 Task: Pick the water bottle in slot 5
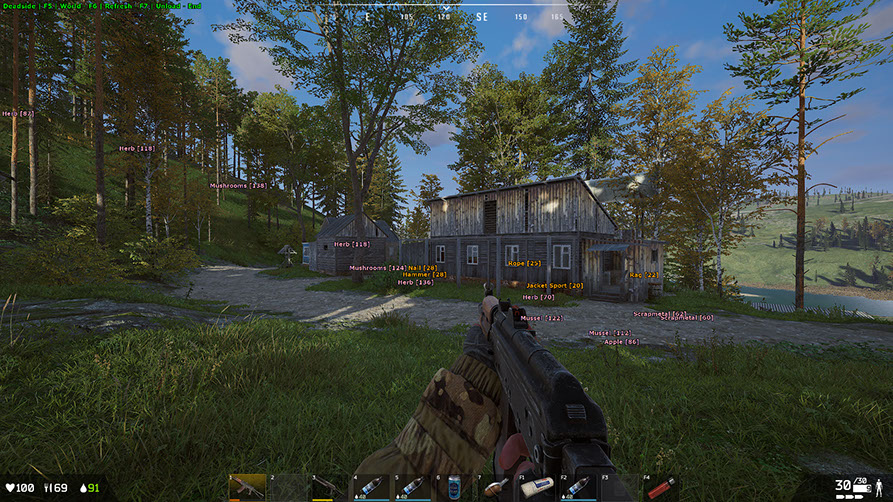point(412,487)
